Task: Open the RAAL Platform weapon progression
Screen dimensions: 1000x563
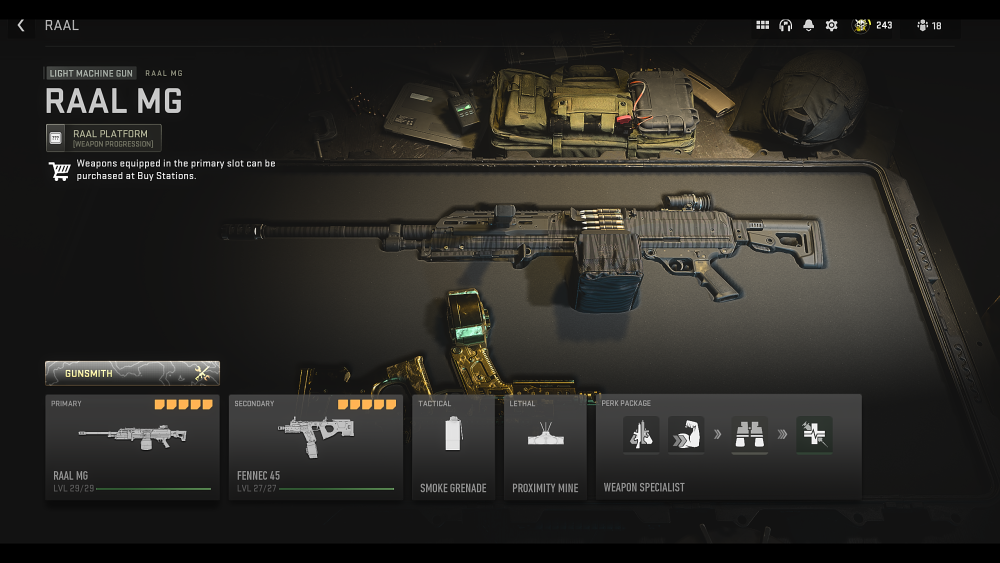Action: (103, 138)
